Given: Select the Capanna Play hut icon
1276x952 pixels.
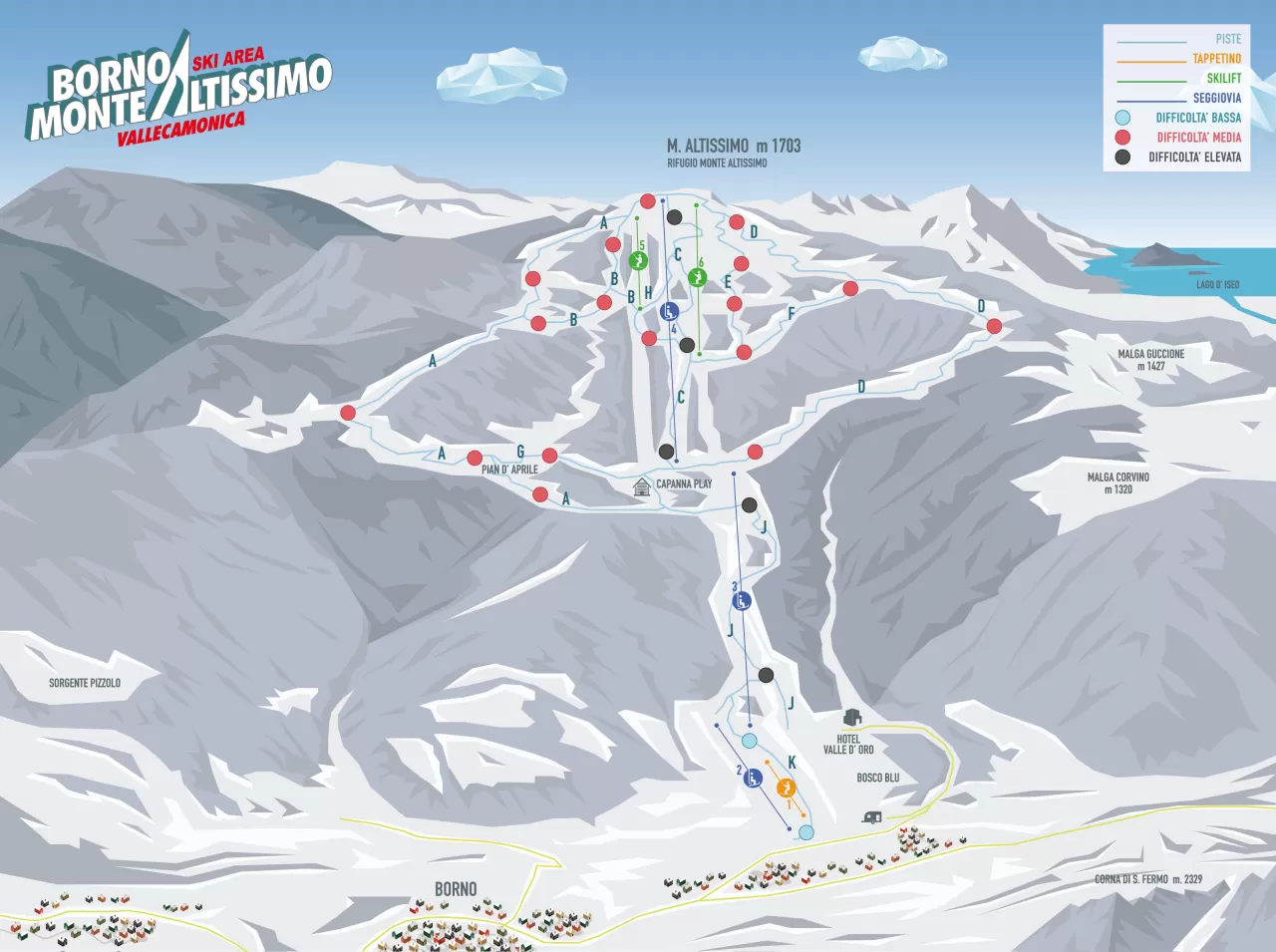Looking at the screenshot, I should coord(642,486).
